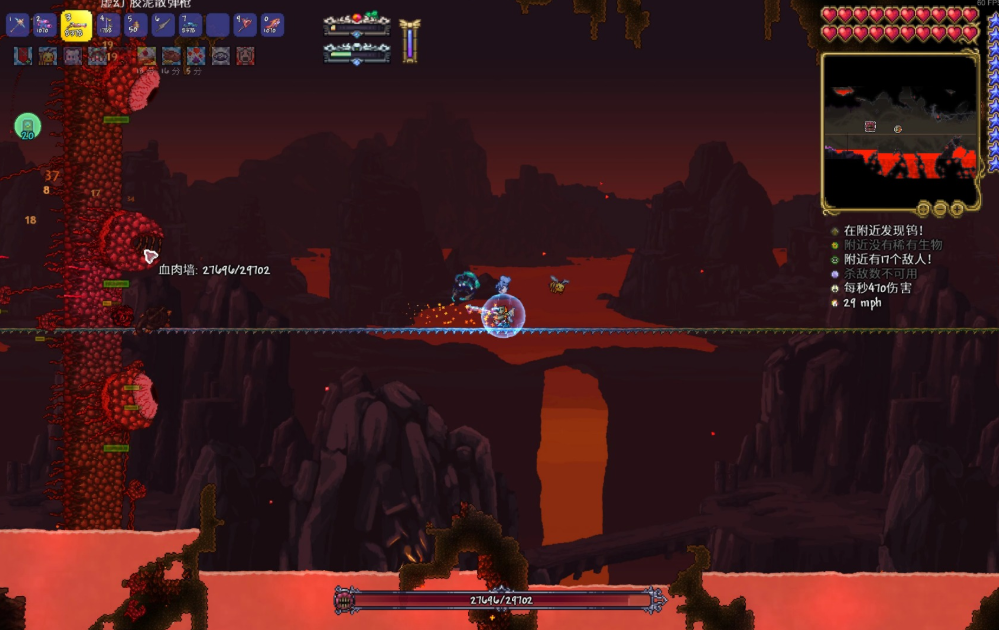
Task: Choose the red item in hotbar slot 0
Action: [x=272, y=25]
